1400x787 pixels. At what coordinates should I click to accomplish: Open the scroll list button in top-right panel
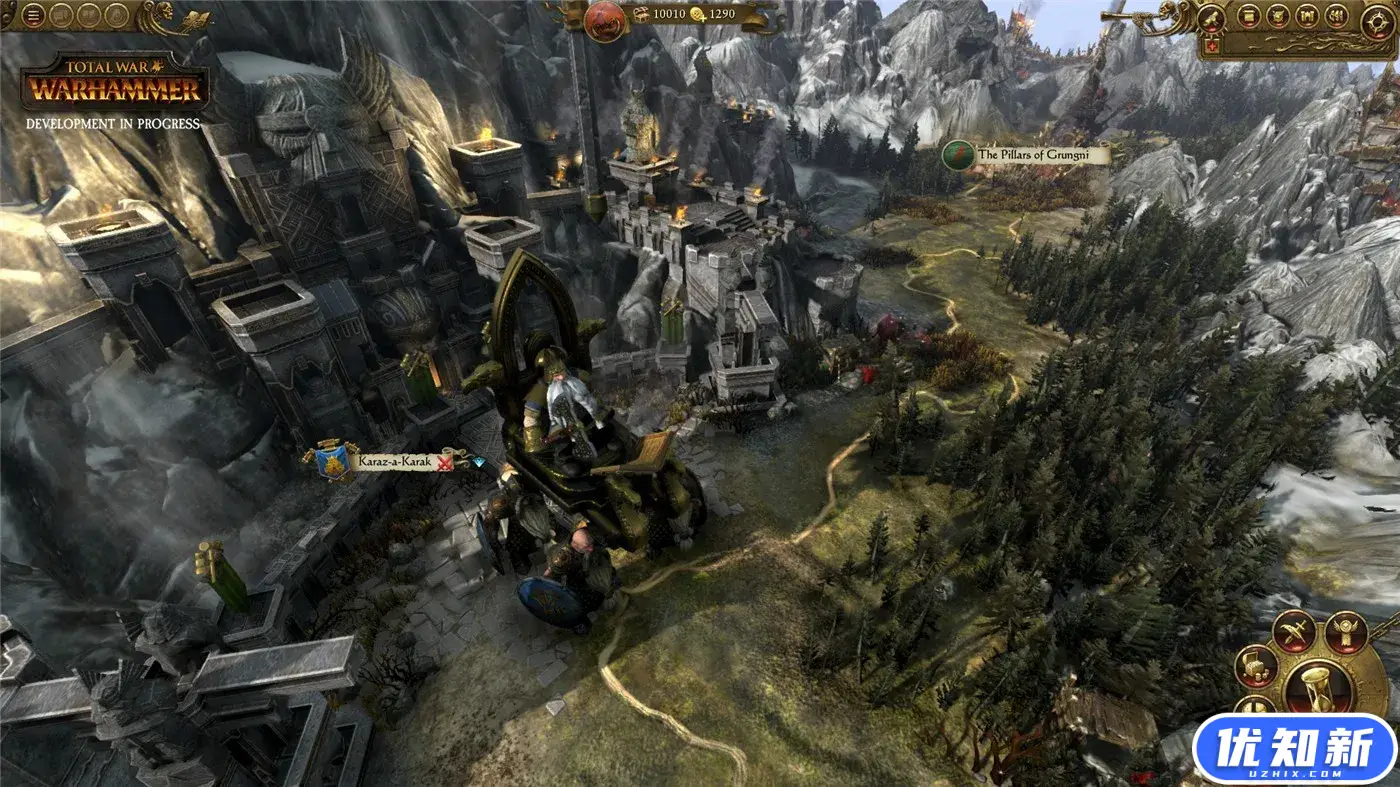tap(1248, 16)
